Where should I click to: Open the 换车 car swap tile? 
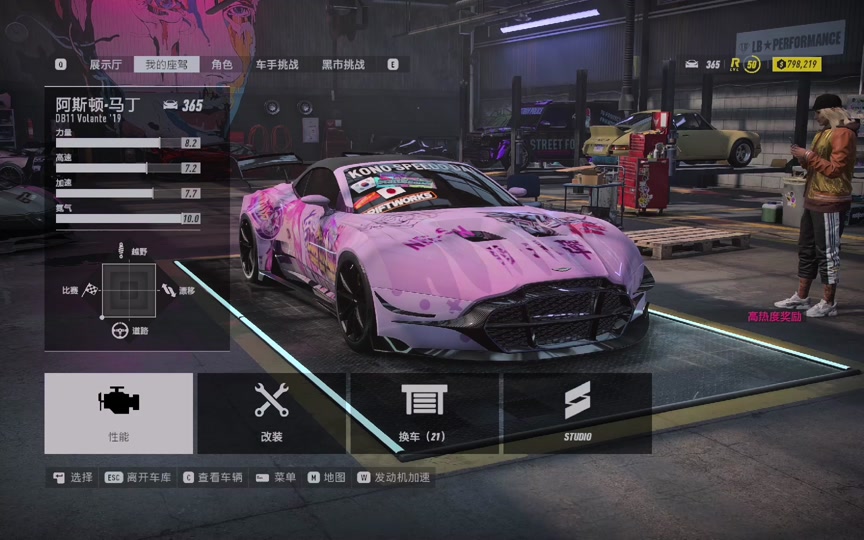[x=424, y=413]
